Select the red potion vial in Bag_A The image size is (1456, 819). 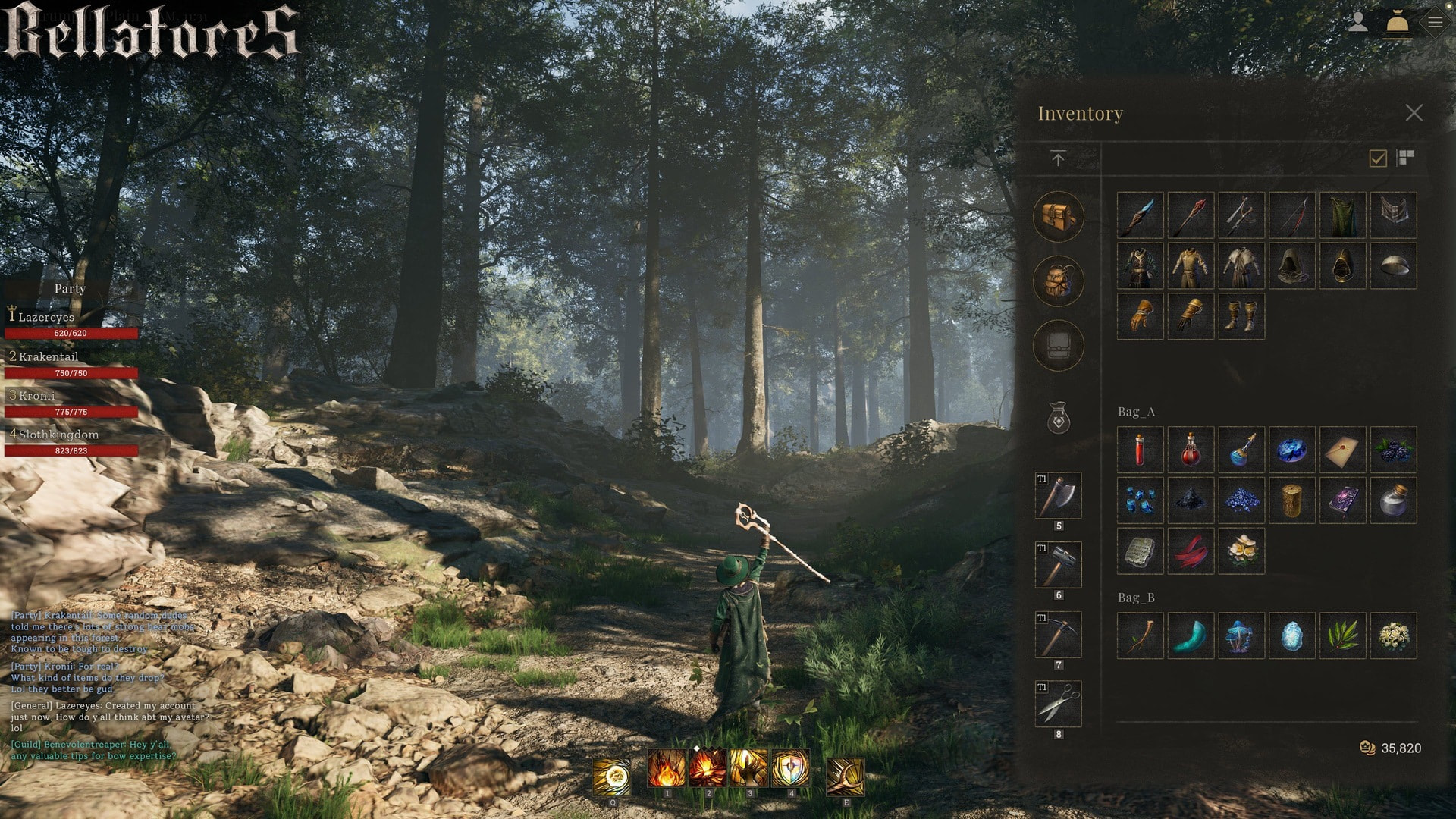[x=1140, y=450]
